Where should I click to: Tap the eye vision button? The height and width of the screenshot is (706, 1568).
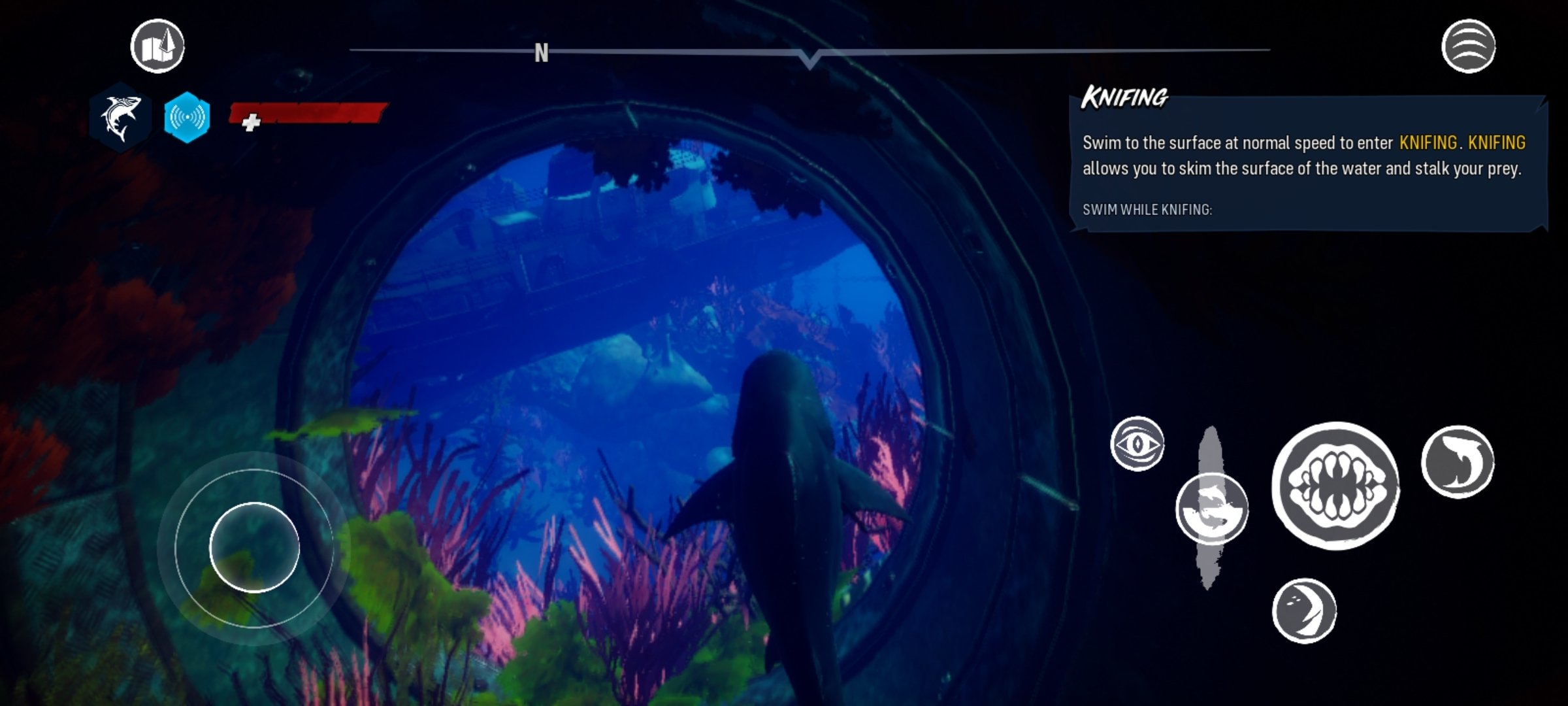tap(1137, 444)
